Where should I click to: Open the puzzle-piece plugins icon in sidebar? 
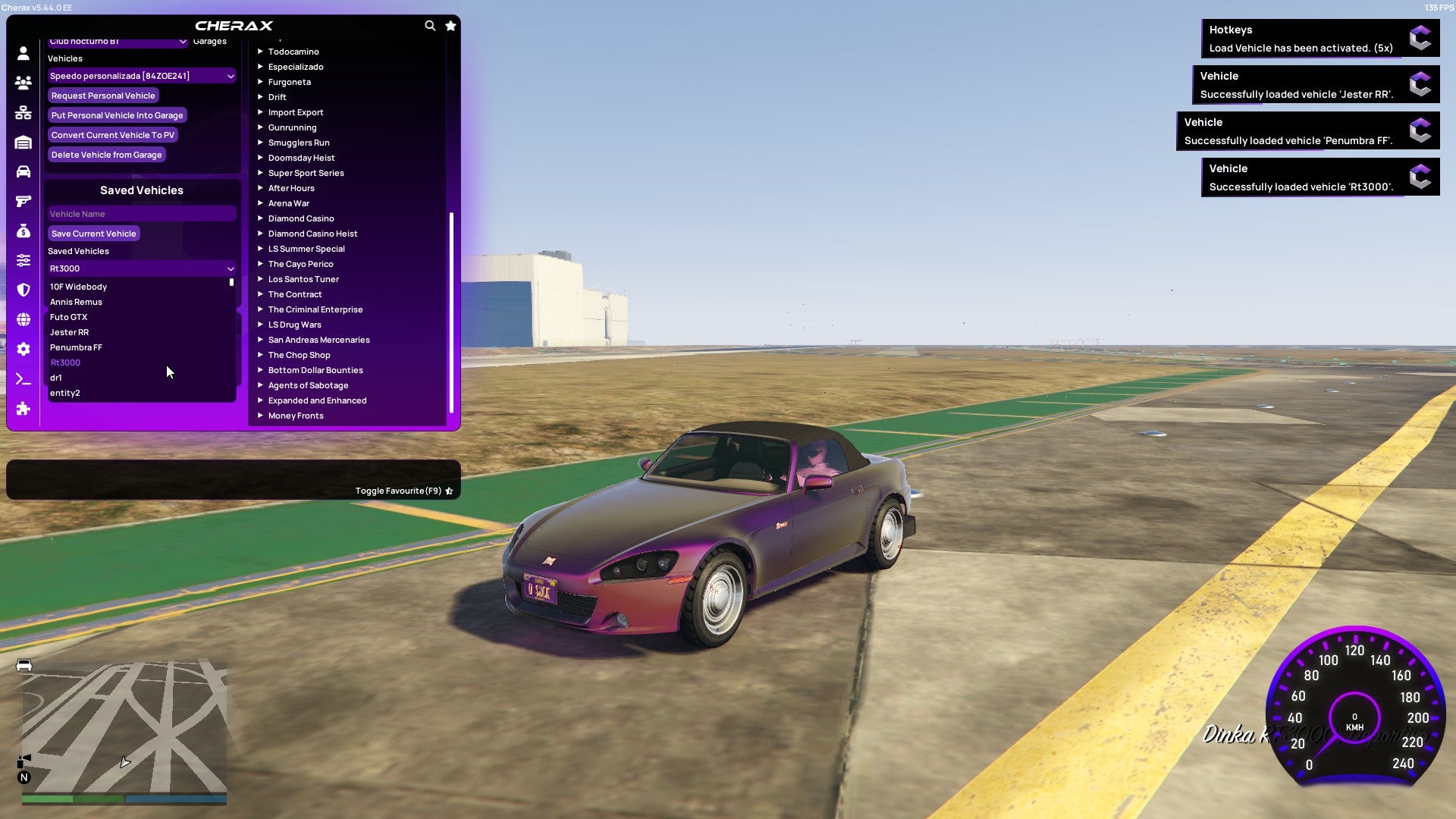point(23,408)
